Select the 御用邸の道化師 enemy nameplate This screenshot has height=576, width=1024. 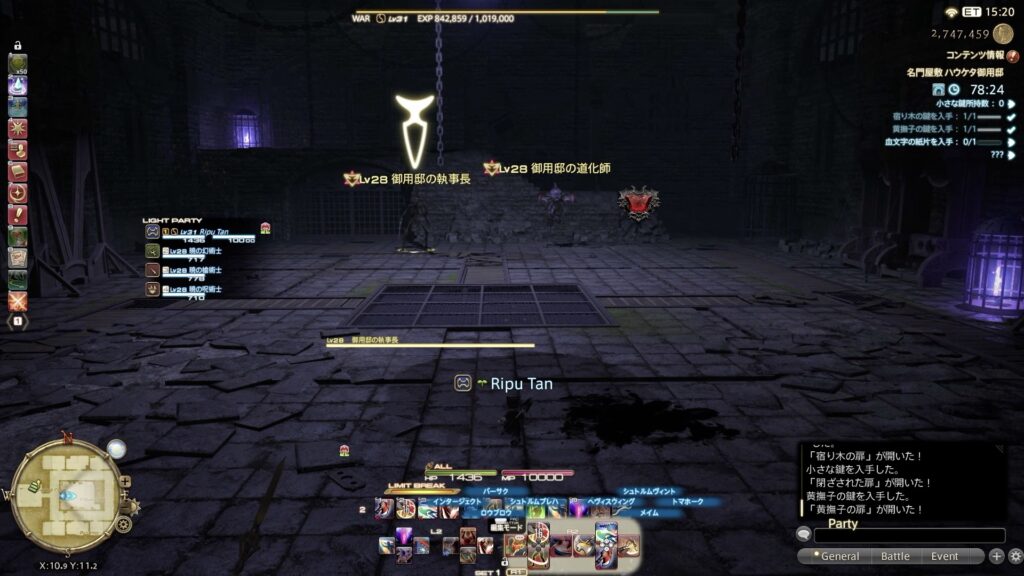pyautogui.click(x=555, y=169)
